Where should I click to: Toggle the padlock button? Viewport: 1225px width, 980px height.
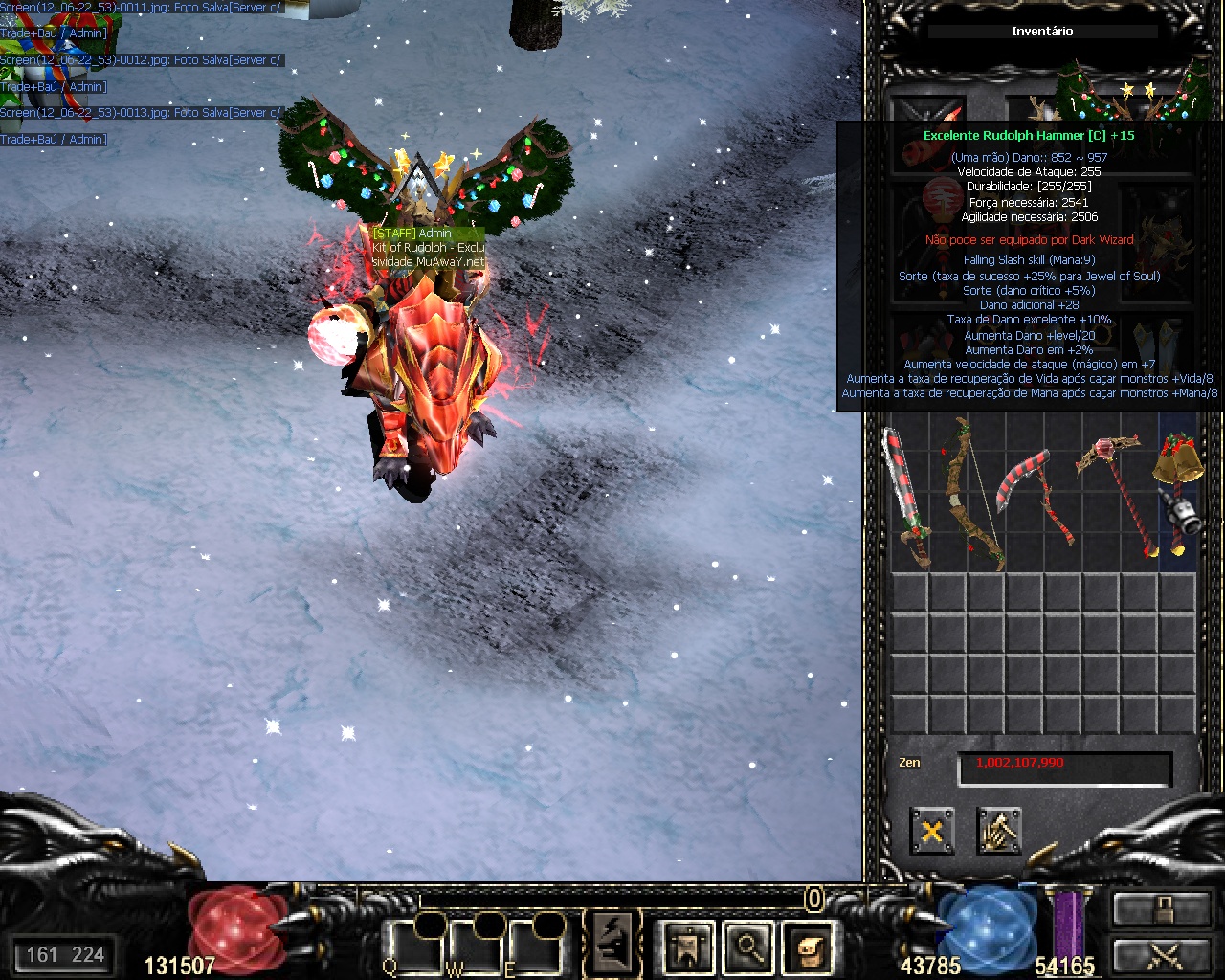(1161, 909)
